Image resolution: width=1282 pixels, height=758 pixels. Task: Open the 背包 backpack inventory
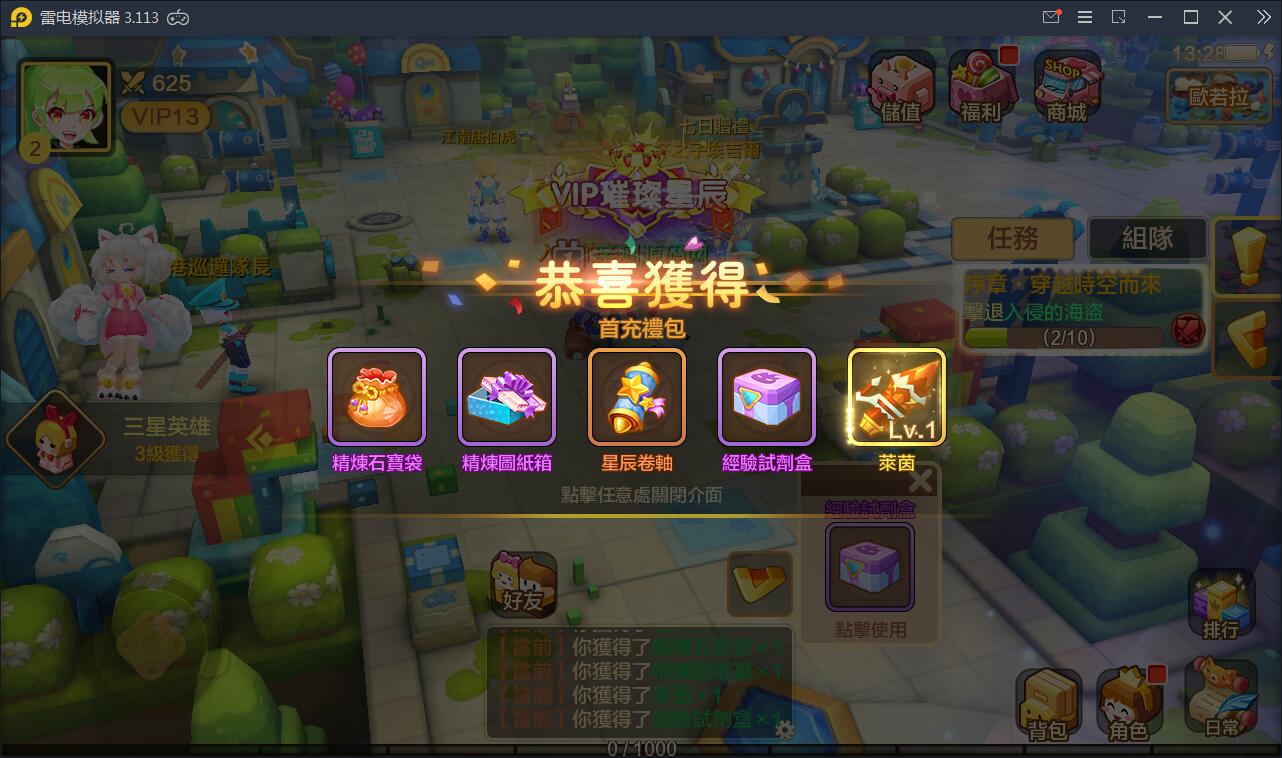[x=1048, y=700]
